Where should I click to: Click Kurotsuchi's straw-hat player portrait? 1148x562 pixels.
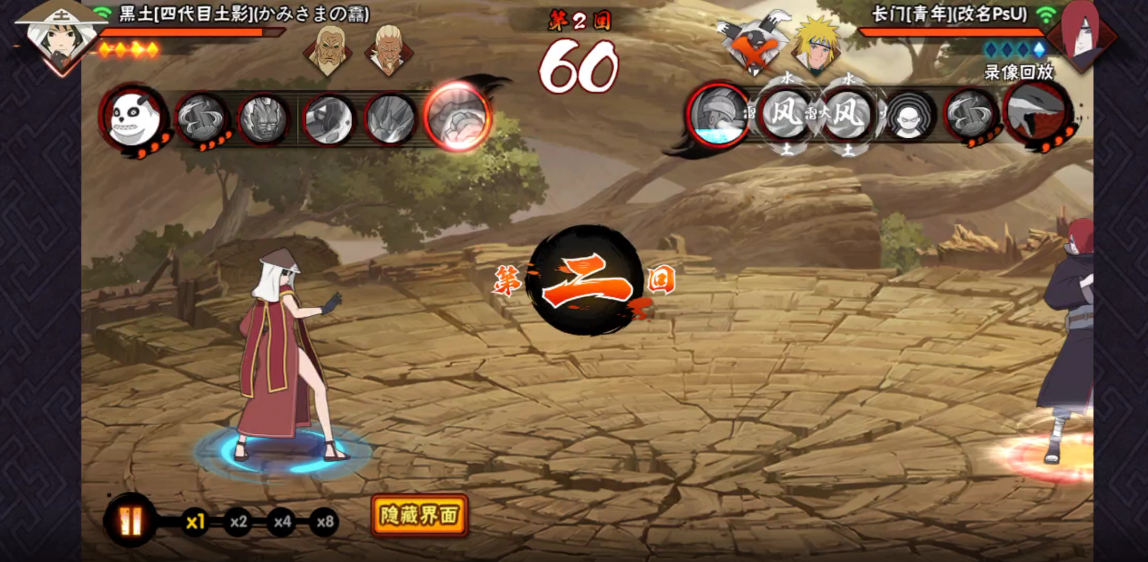[59, 37]
